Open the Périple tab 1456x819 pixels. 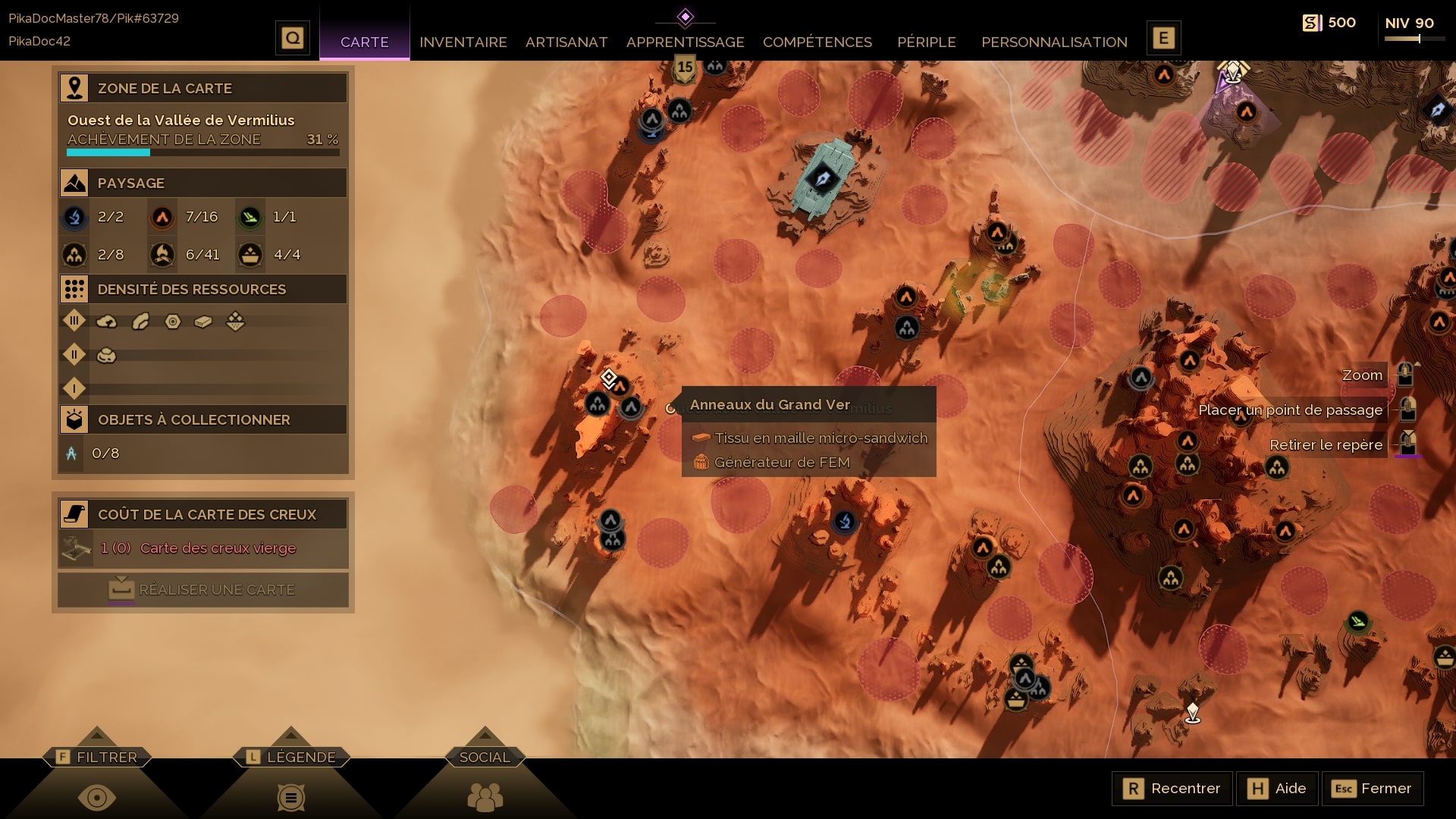pyautogui.click(x=926, y=42)
